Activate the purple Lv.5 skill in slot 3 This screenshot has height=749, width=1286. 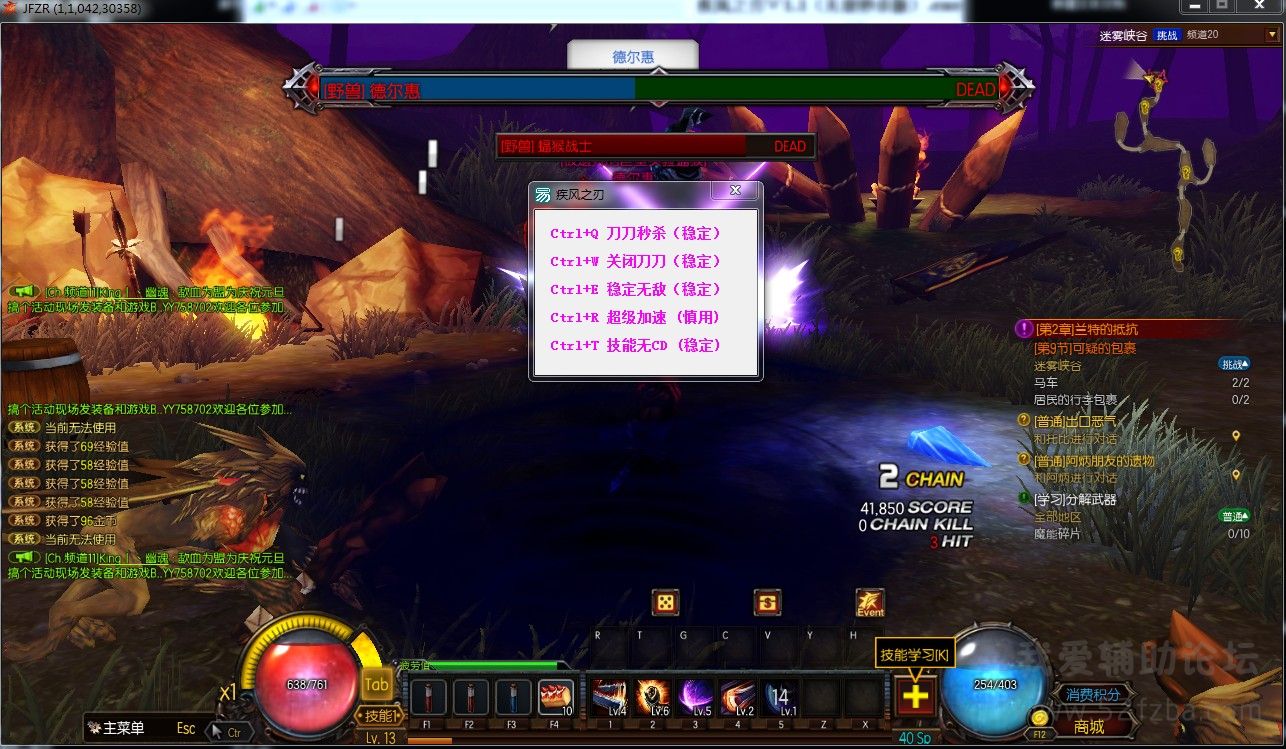point(696,696)
